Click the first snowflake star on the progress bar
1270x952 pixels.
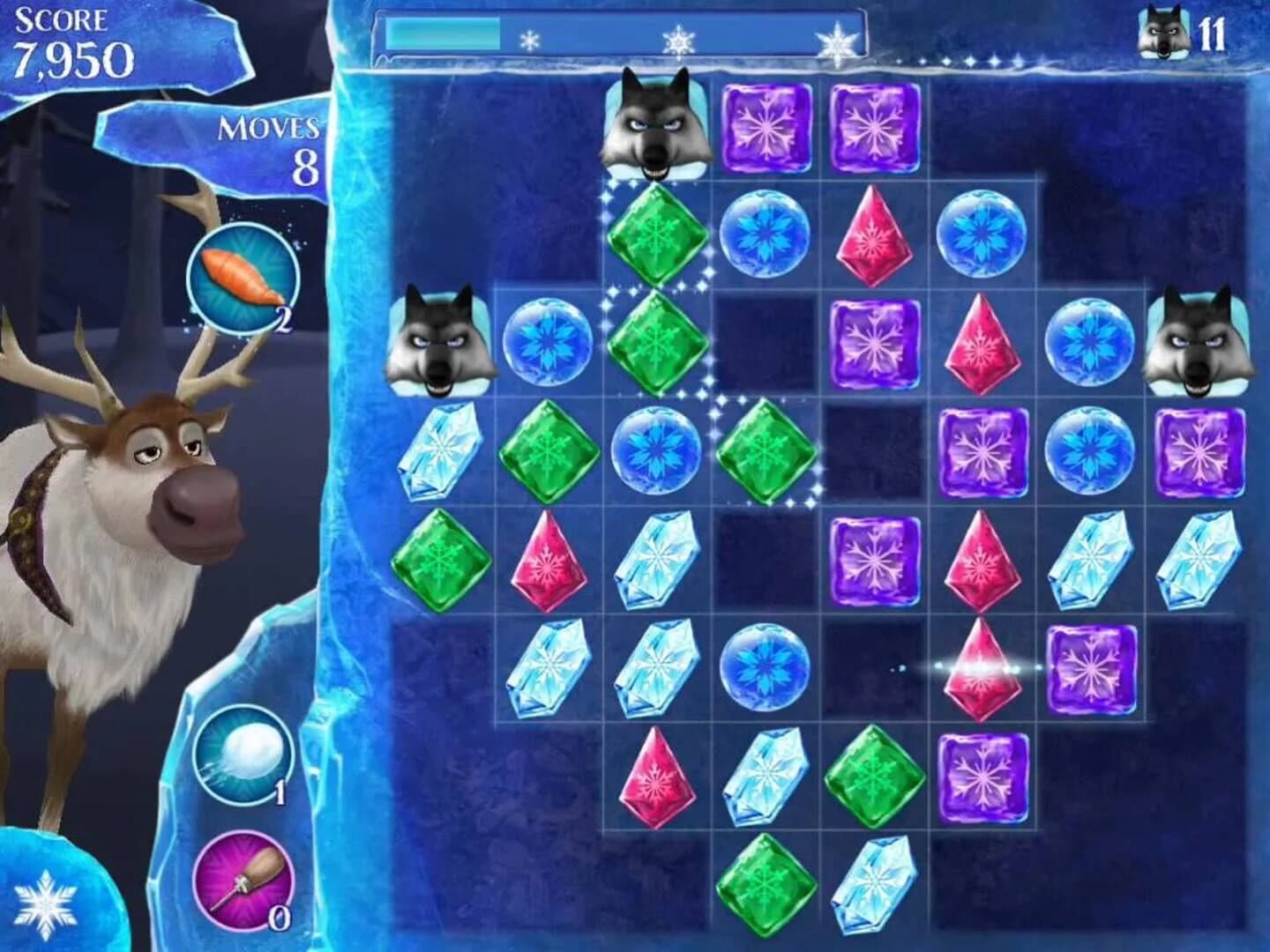(529, 40)
